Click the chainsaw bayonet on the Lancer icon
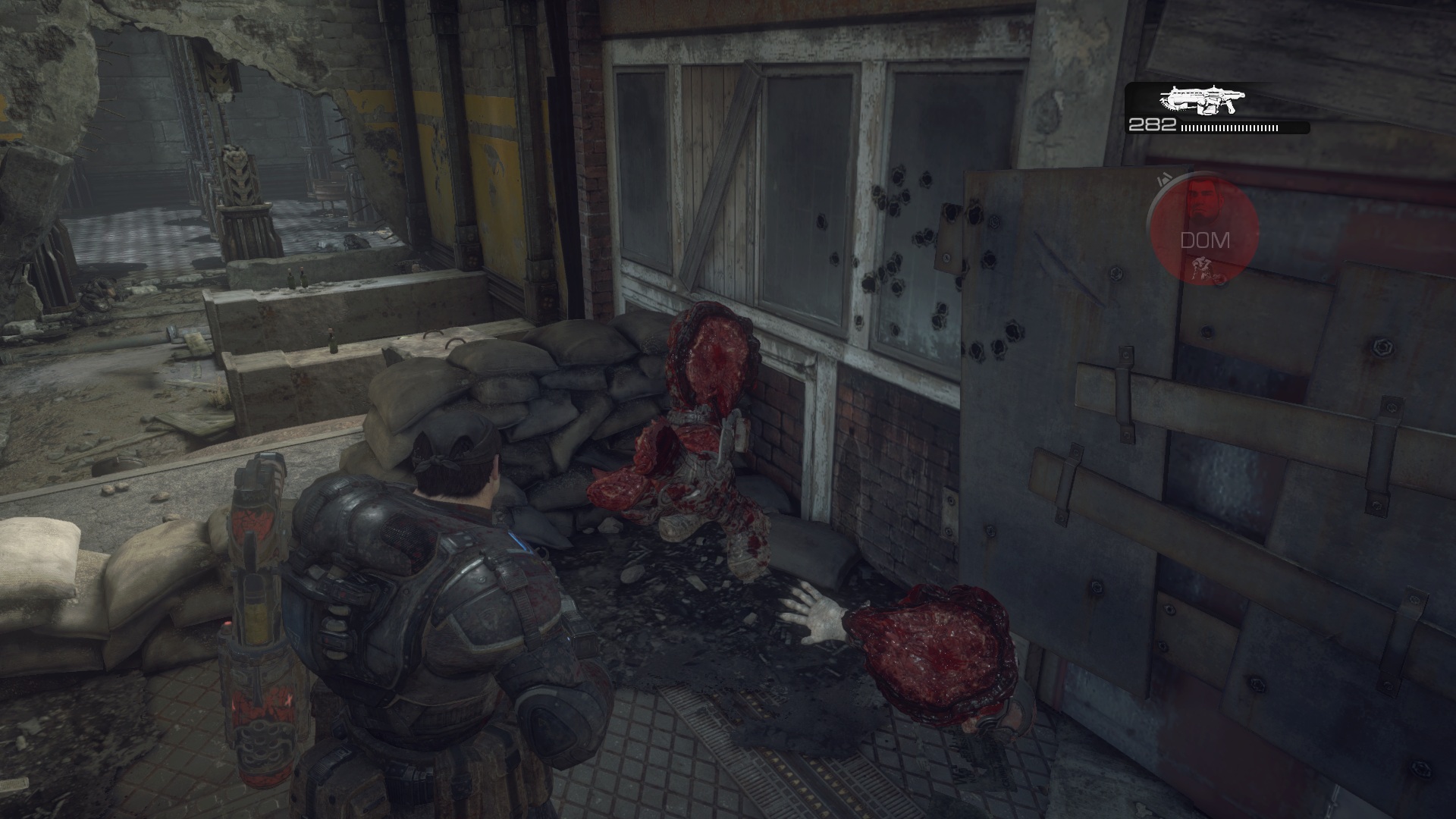The height and width of the screenshot is (819, 1456). (x=1173, y=106)
